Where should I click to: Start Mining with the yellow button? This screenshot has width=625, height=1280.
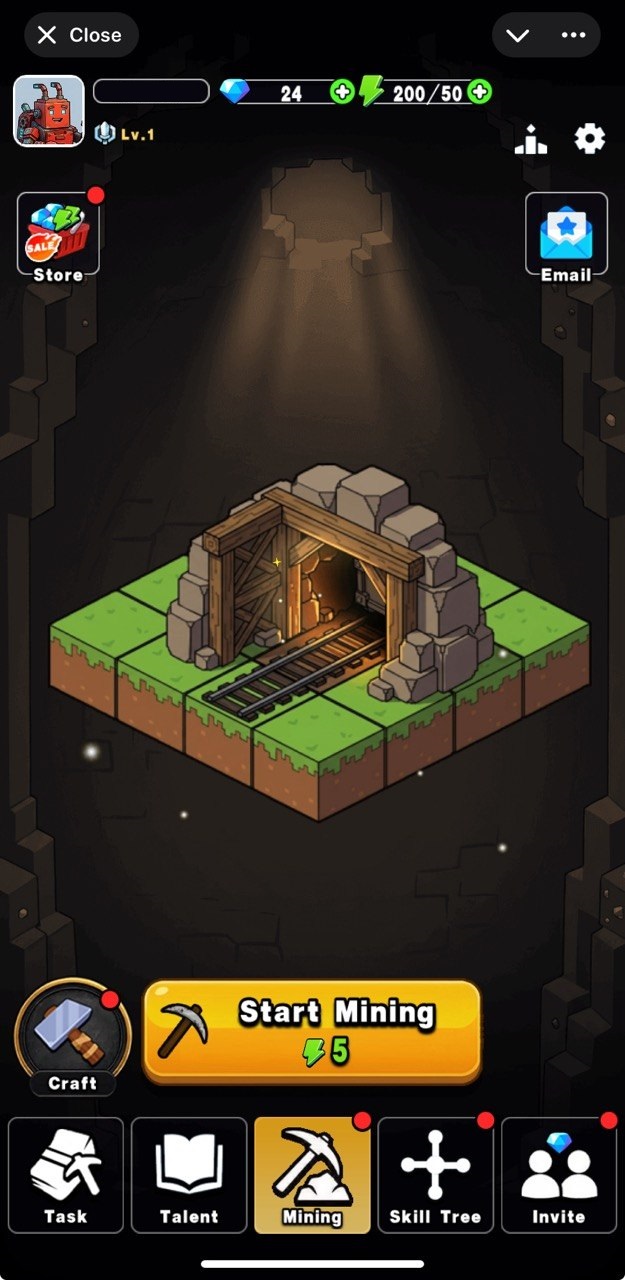312,1031
